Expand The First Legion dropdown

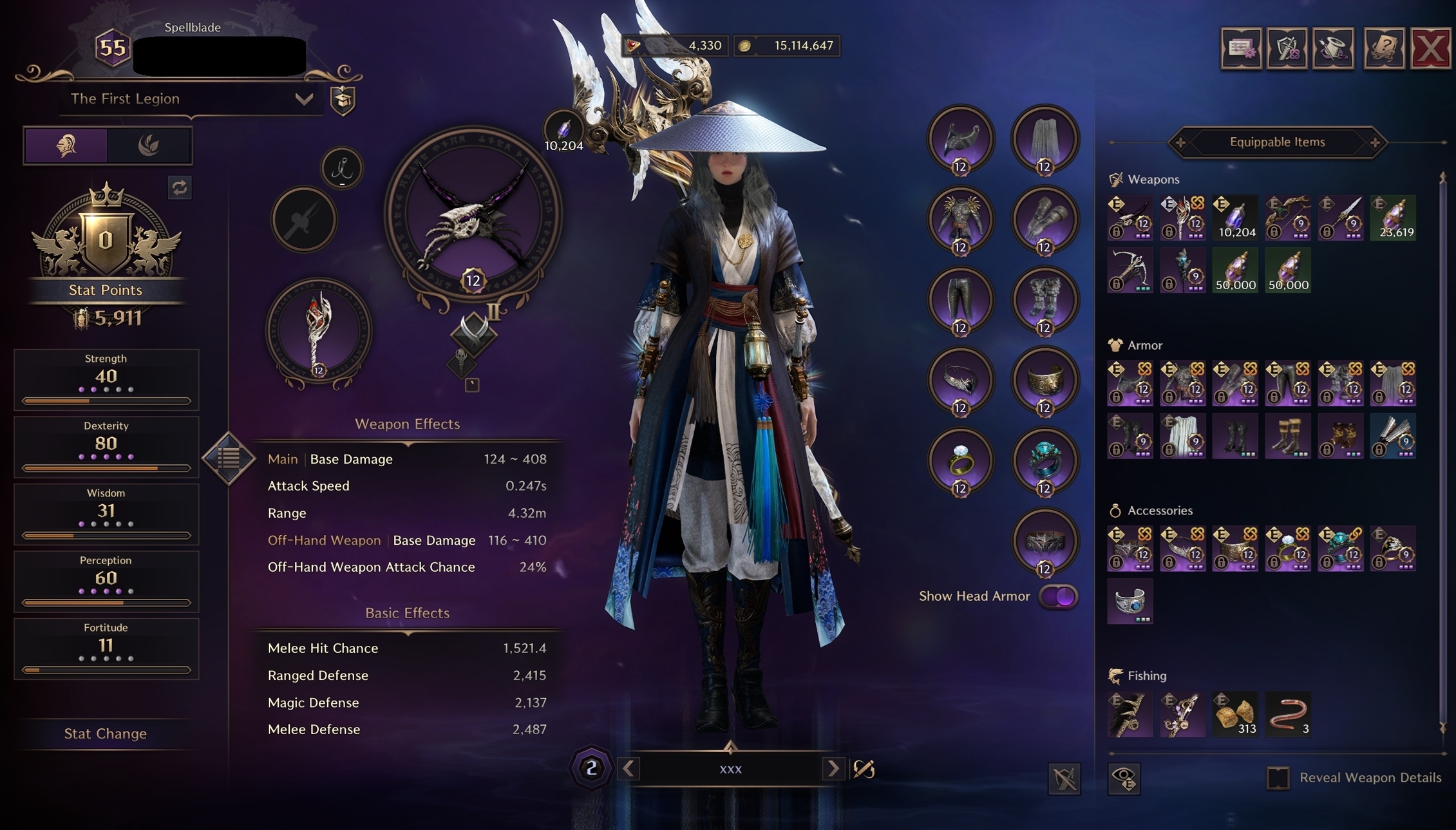[304, 99]
